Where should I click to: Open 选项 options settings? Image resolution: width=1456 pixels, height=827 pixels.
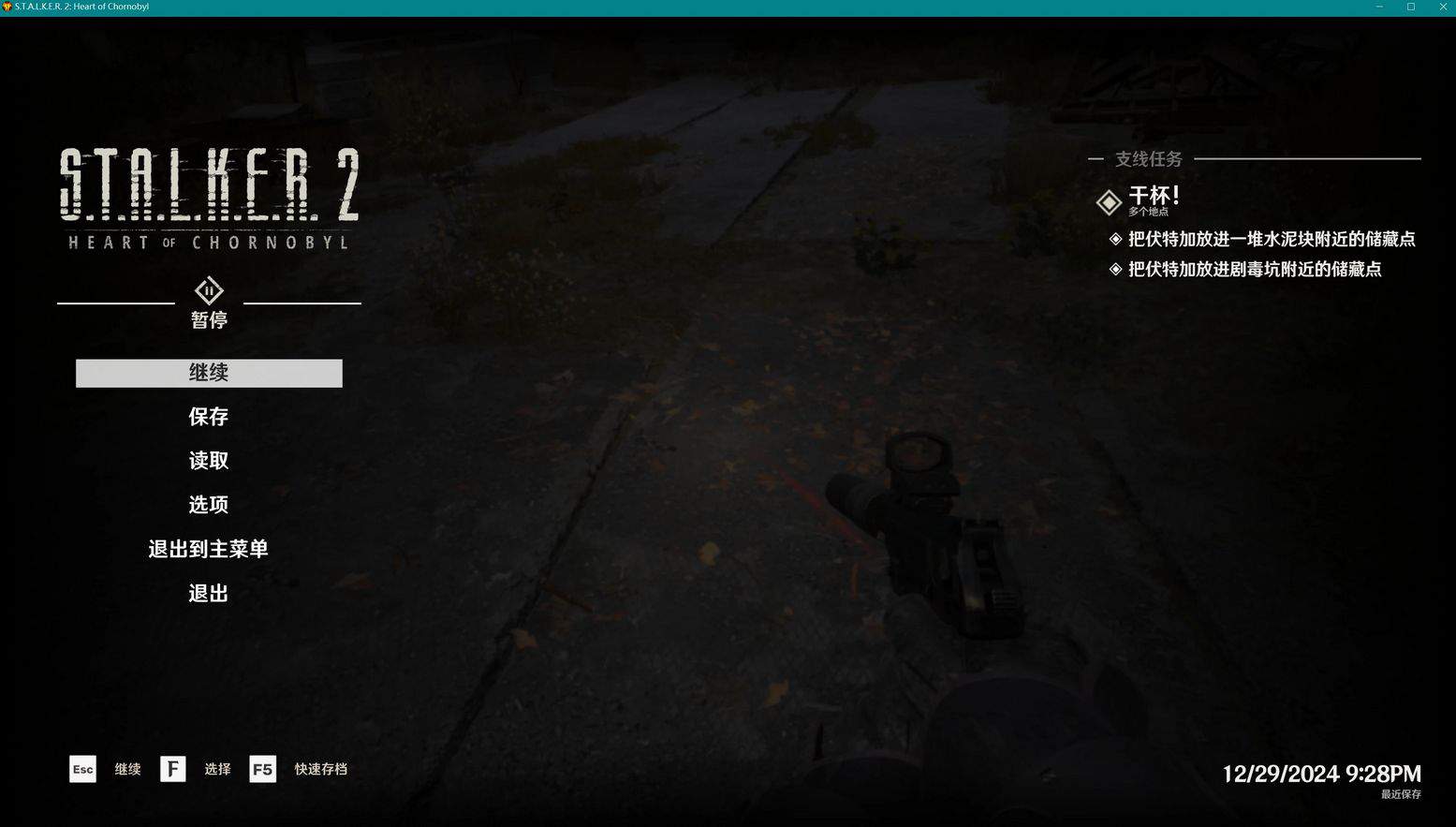pos(209,505)
